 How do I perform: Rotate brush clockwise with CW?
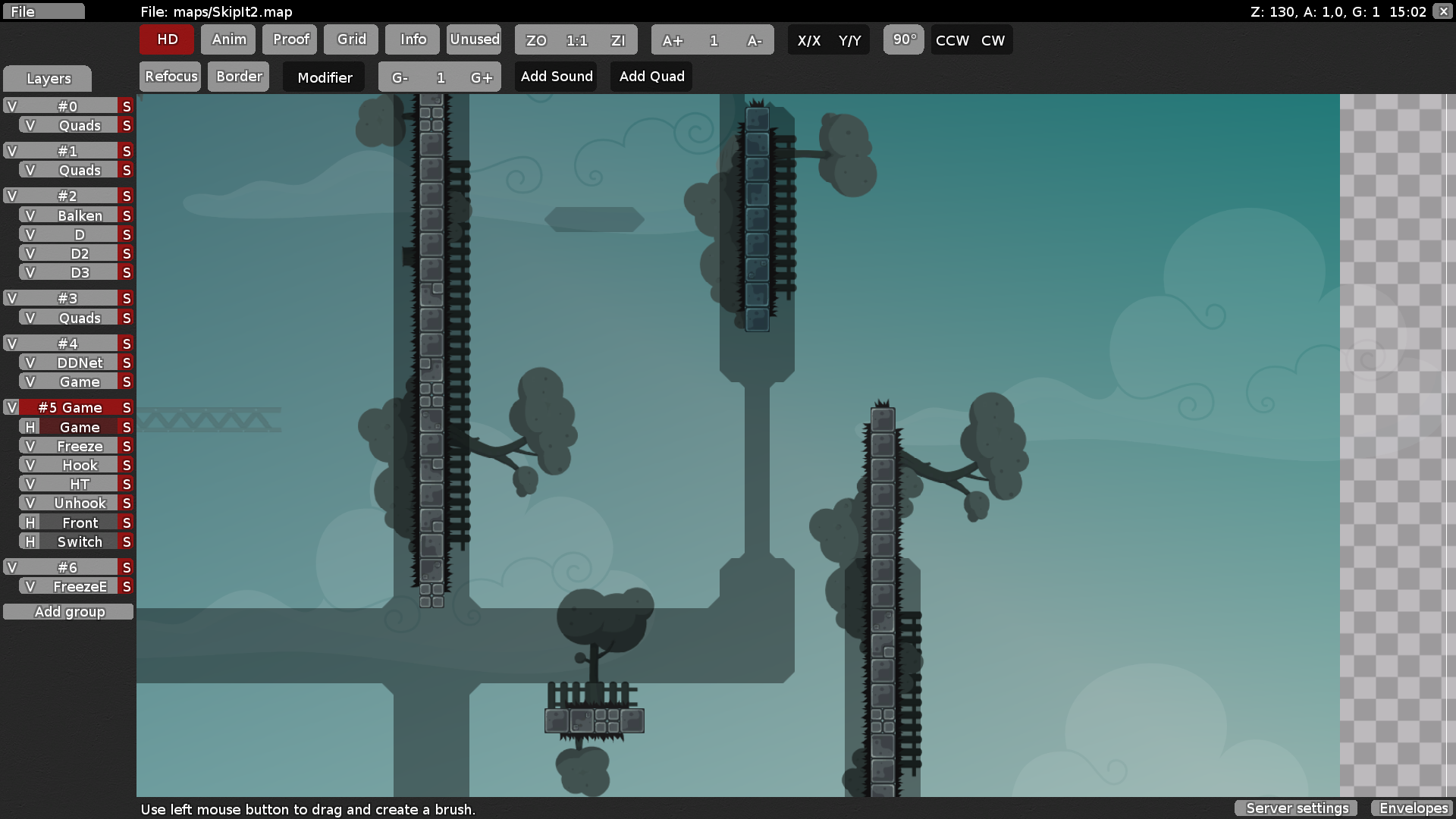993,40
